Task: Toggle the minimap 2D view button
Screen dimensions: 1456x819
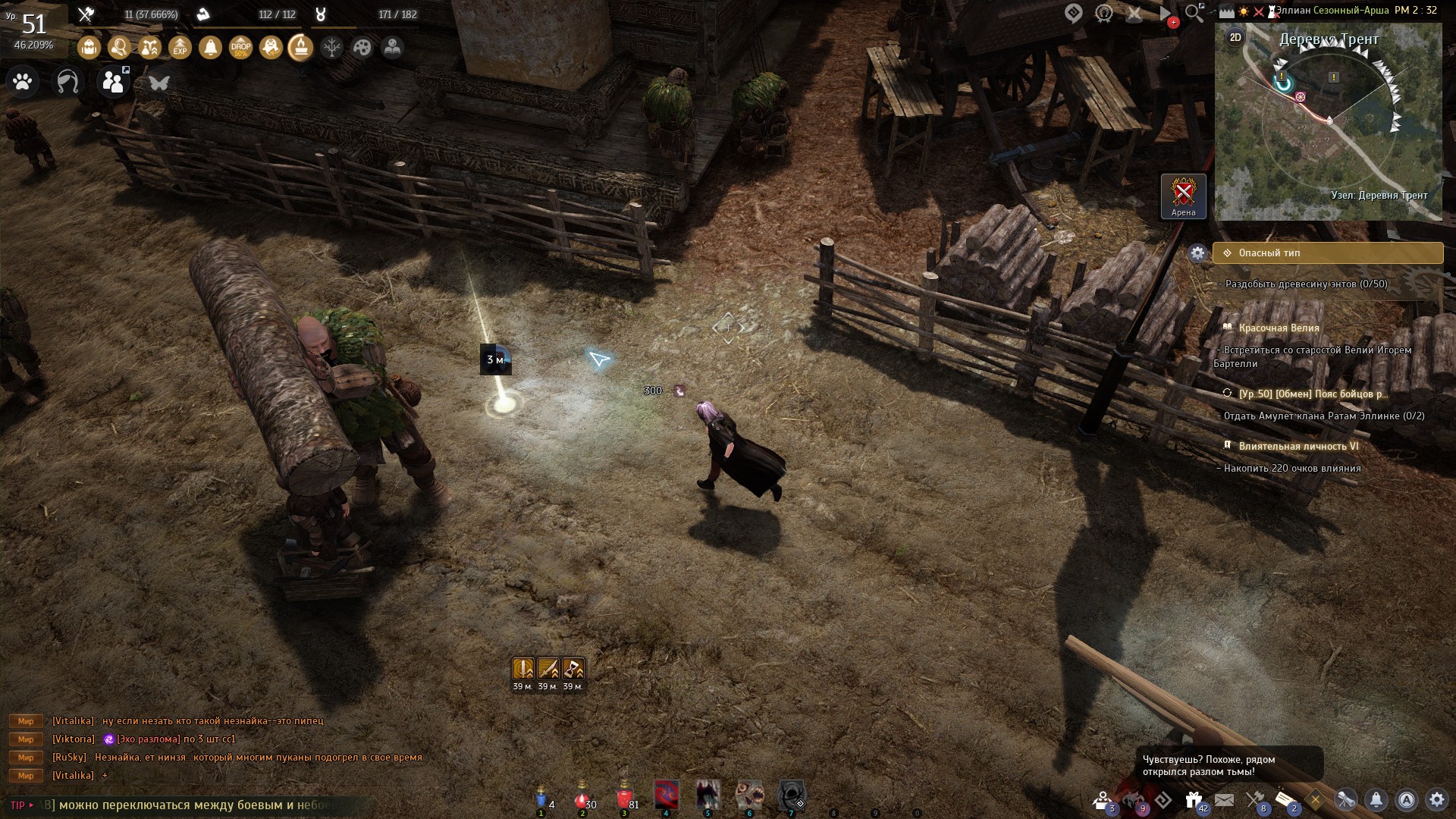Action: (1235, 37)
